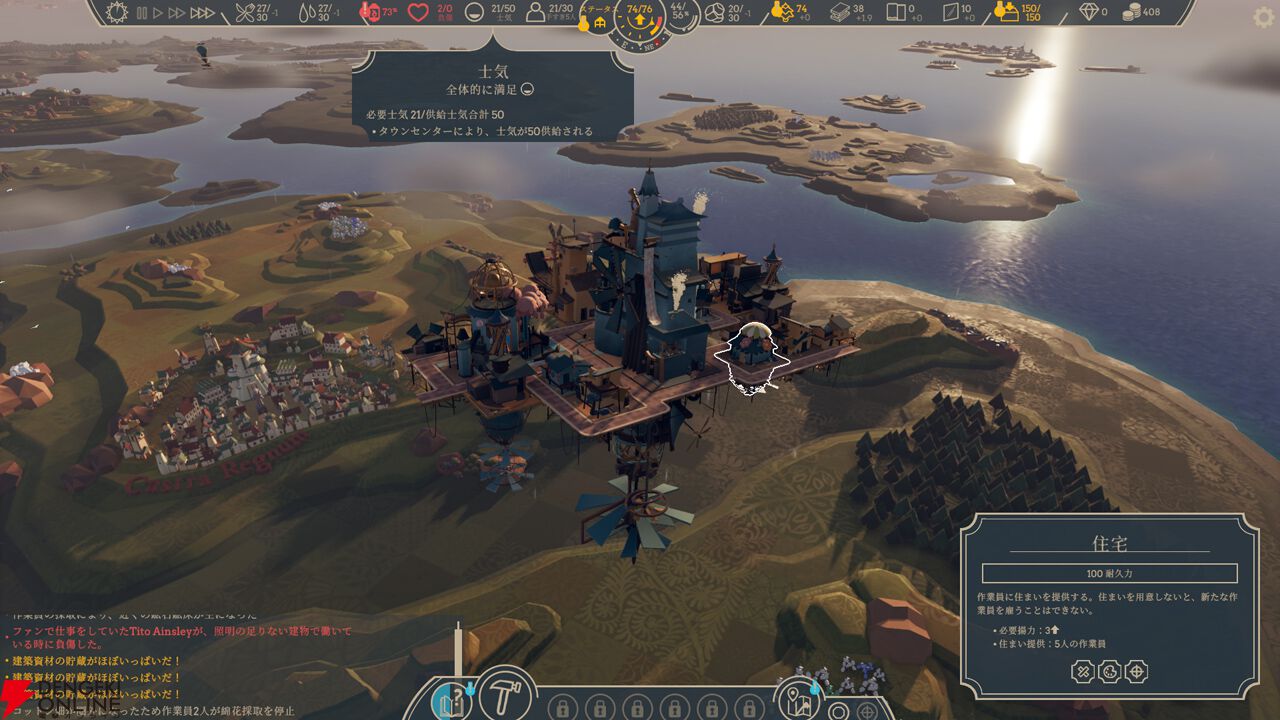Set game speed to triple fast-forward
The image size is (1280, 720).
[202, 13]
